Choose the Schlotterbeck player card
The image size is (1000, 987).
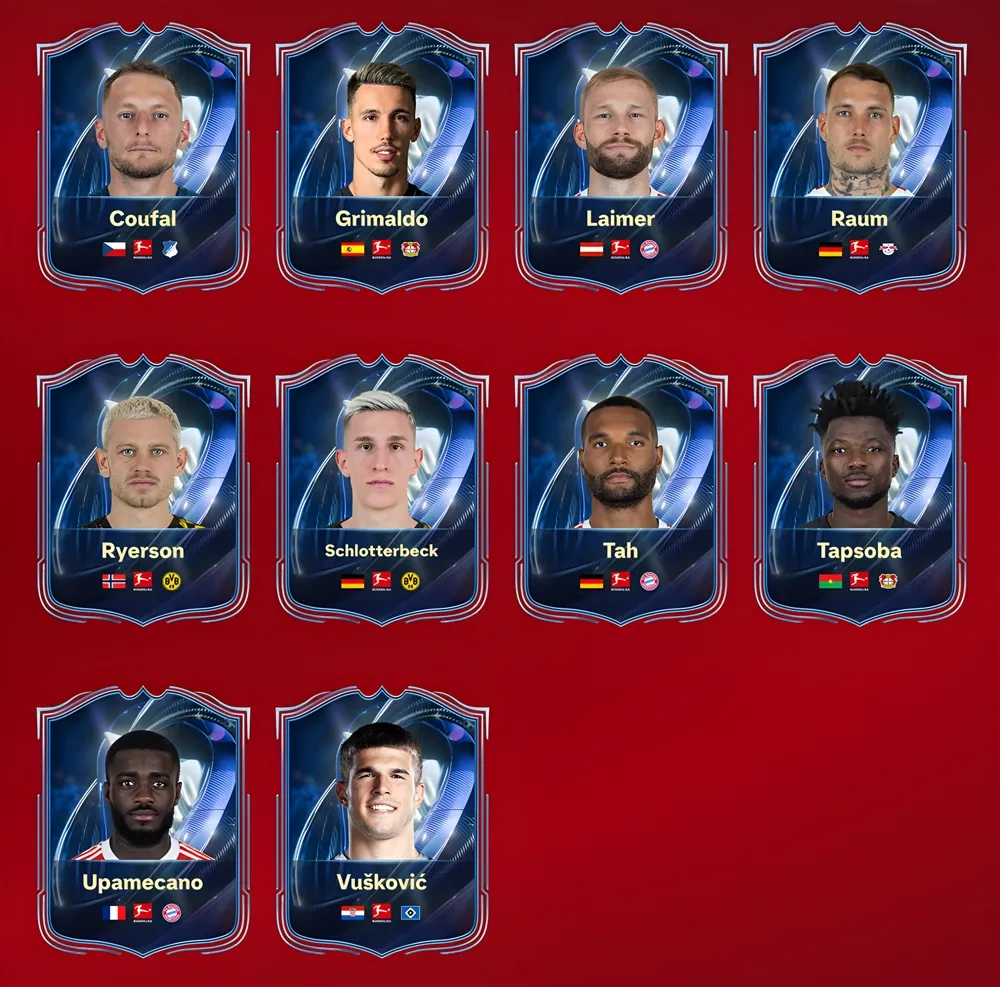pos(382,490)
